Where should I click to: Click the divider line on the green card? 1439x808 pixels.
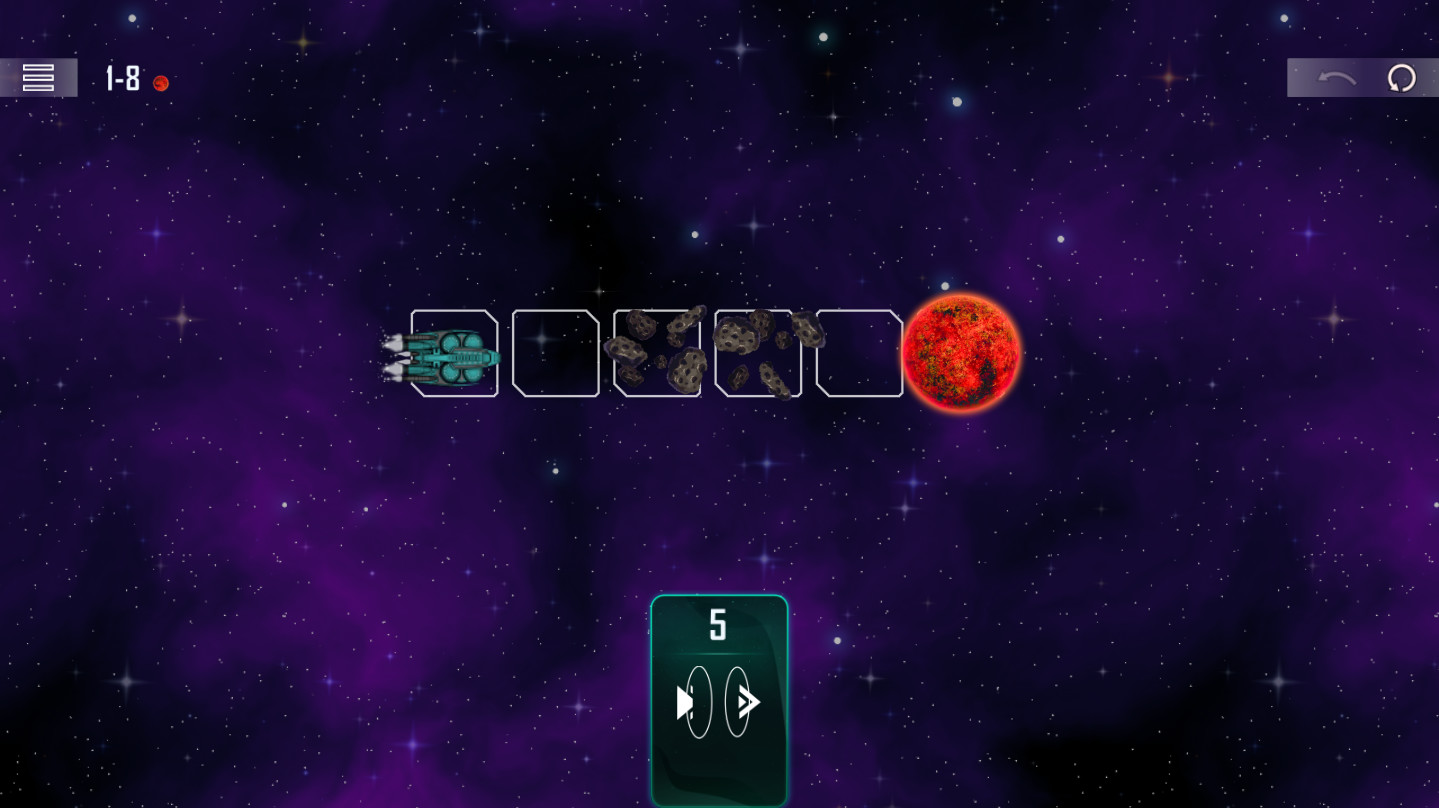click(x=718, y=655)
